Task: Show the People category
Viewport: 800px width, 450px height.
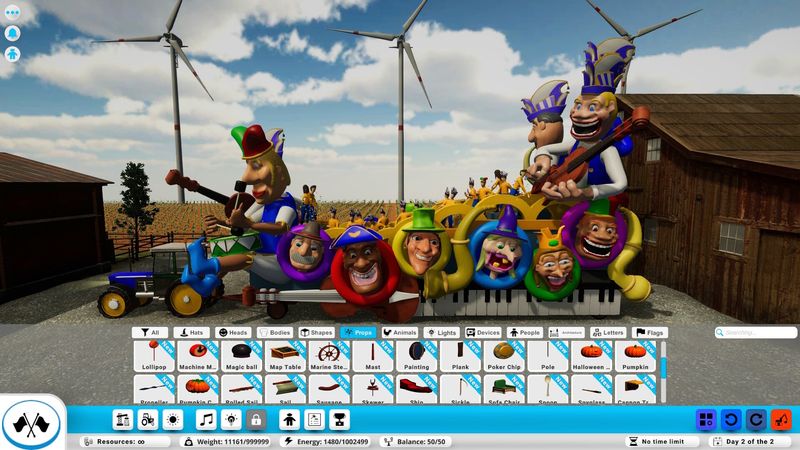Action: pyautogui.click(x=525, y=332)
